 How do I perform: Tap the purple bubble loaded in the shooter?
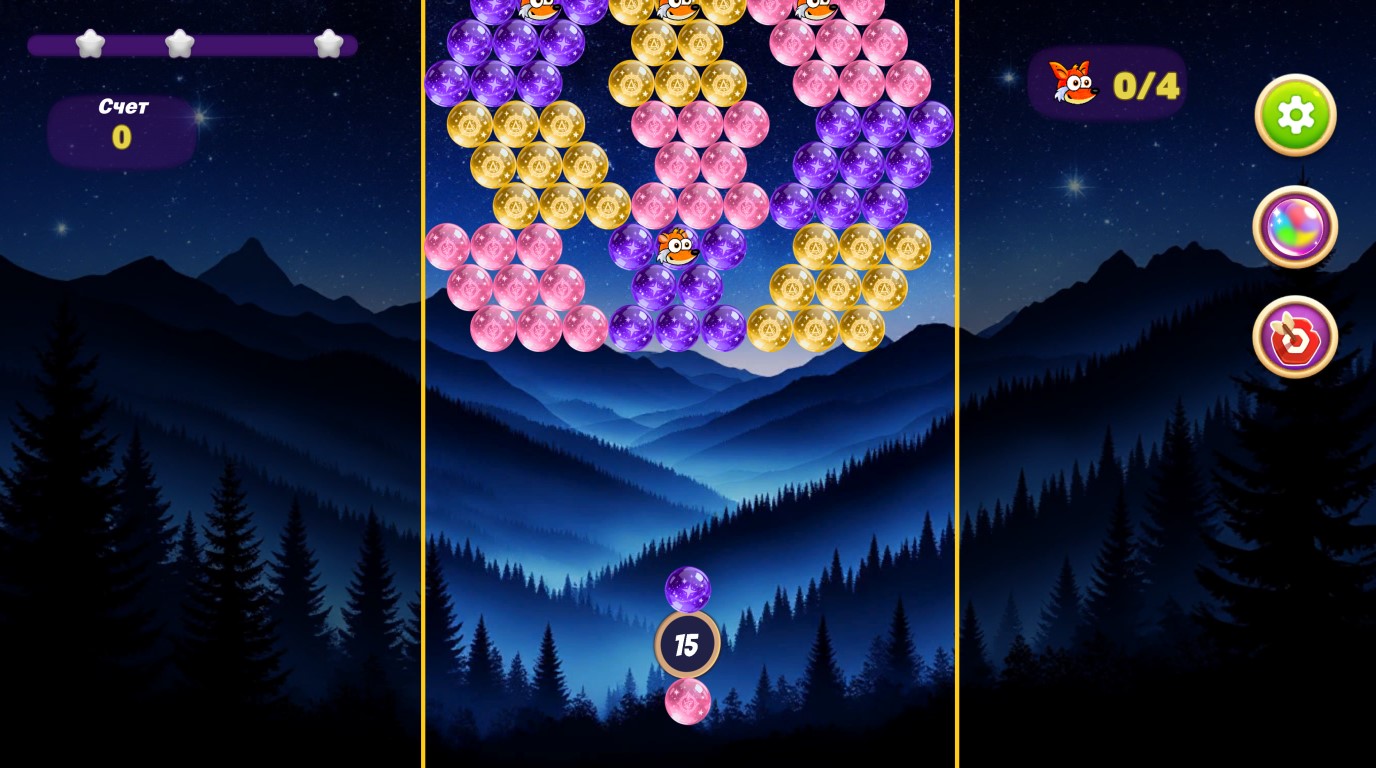[688, 589]
